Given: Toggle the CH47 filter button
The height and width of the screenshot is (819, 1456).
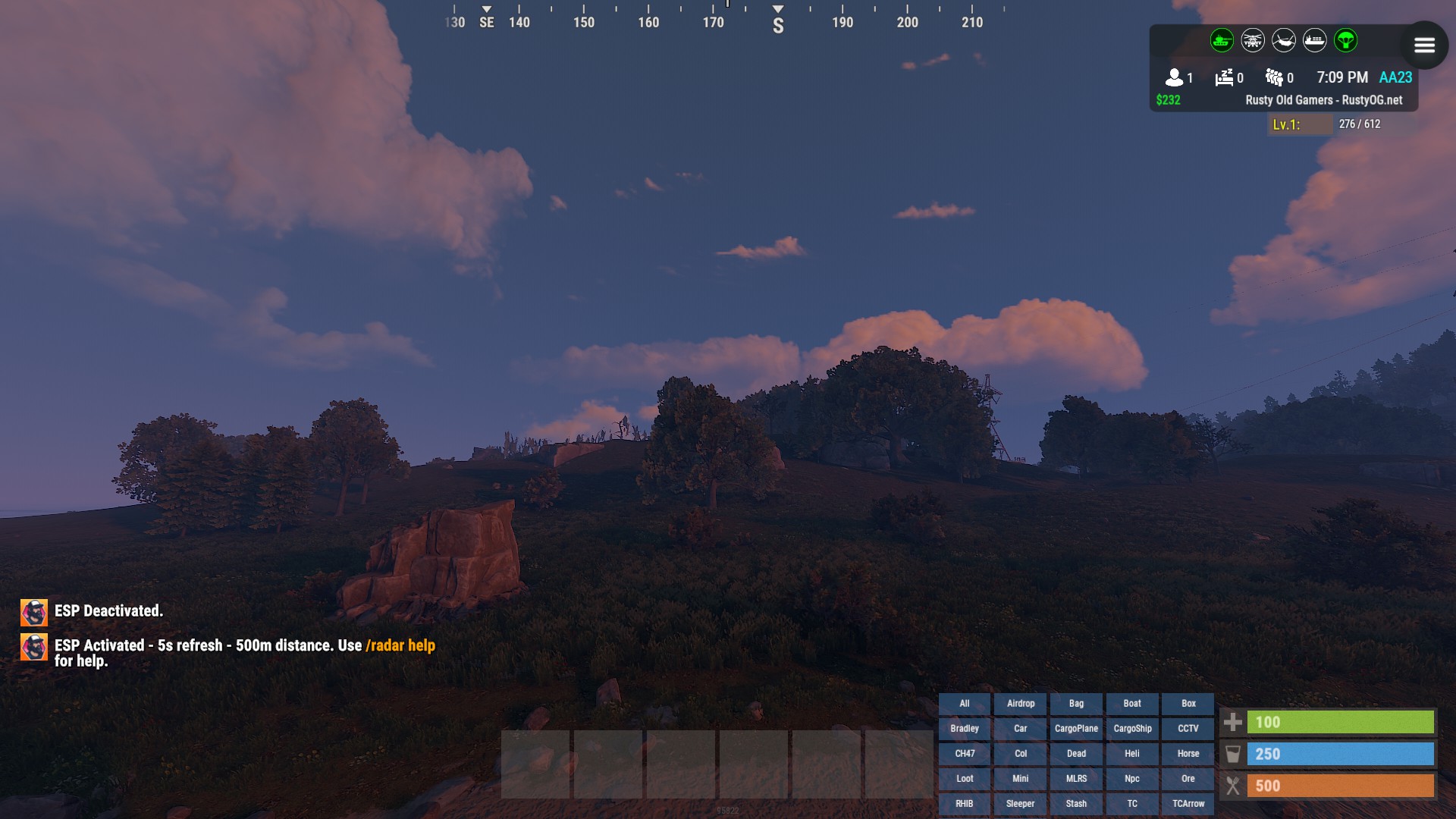Looking at the screenshot, I should pos(964,754).
